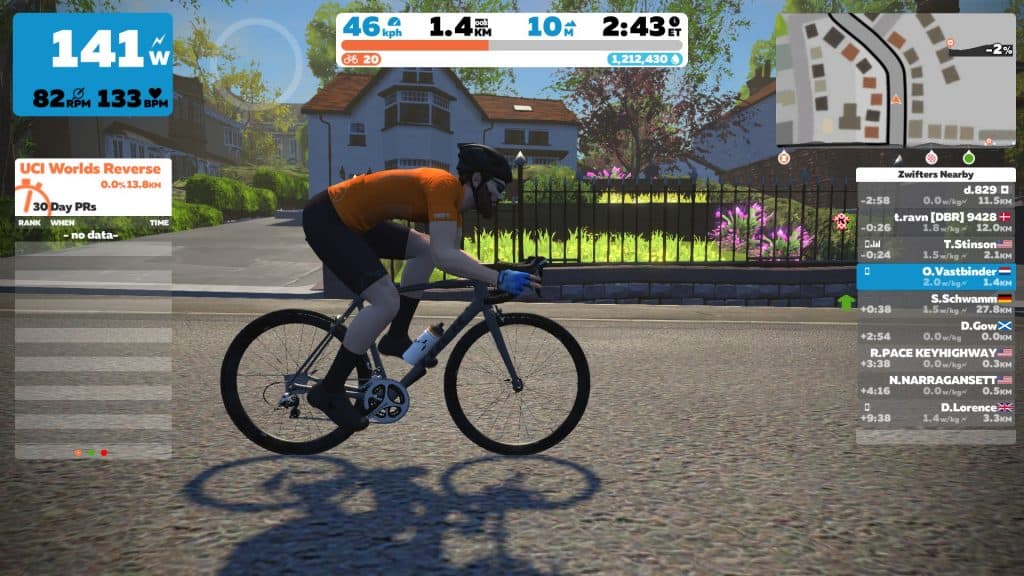
Task: Select t.ravn [DBR] 9428 rider row
Action: (935, 221)
